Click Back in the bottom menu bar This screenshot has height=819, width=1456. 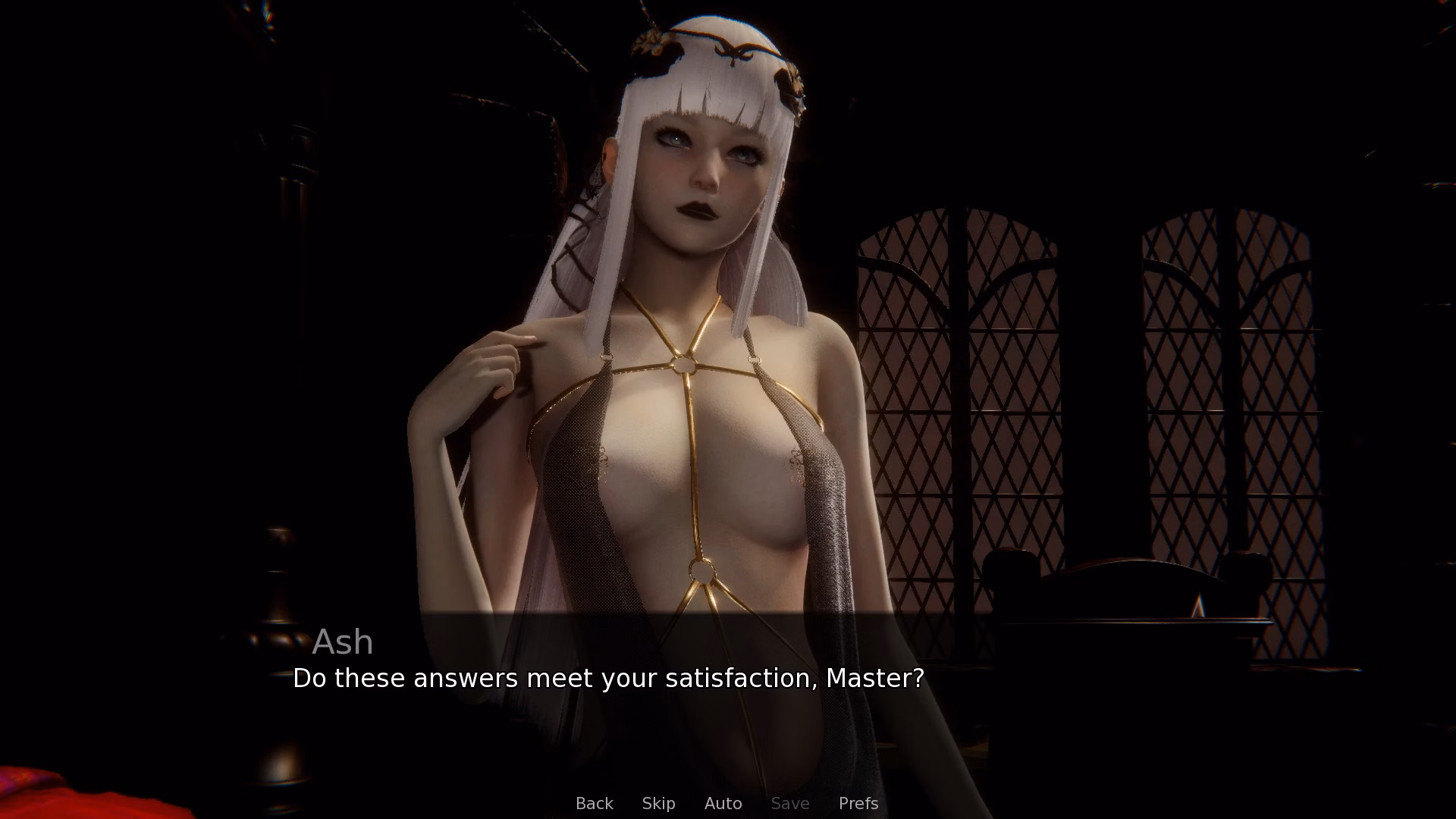pos(595,803)
